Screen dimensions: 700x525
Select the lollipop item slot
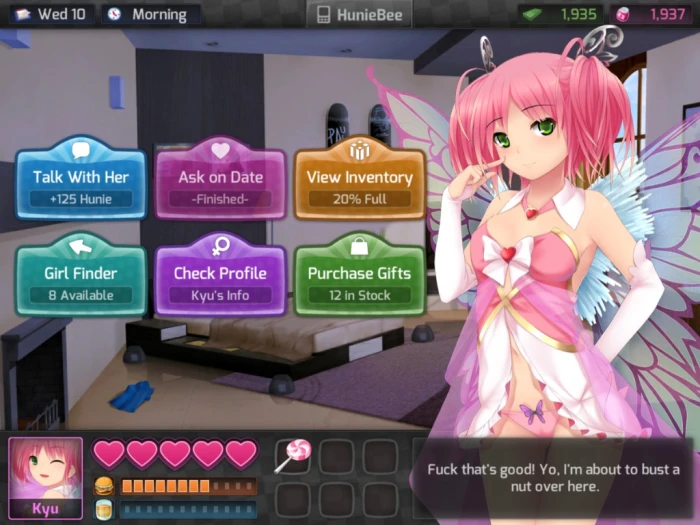(293, 456)
